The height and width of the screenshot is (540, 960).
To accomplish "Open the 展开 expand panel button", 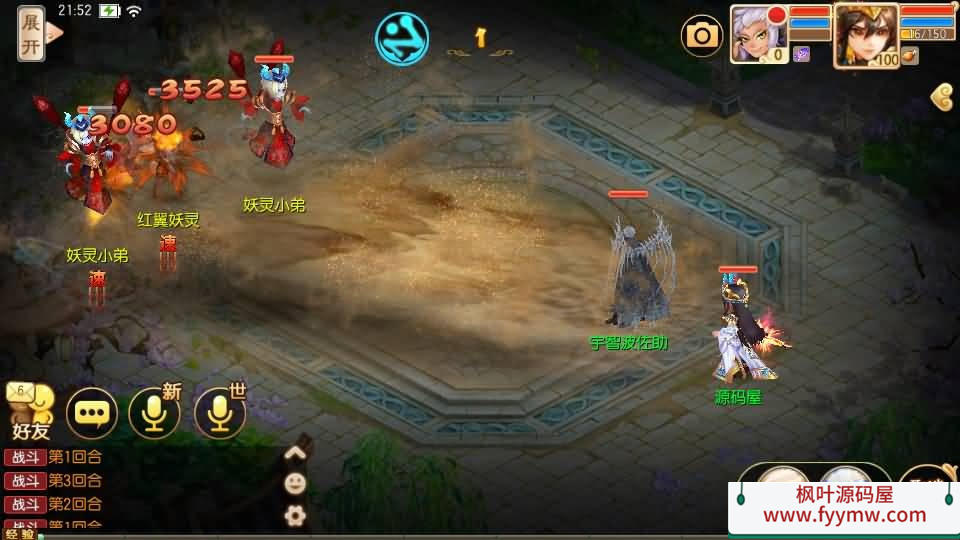I will 32,32.
